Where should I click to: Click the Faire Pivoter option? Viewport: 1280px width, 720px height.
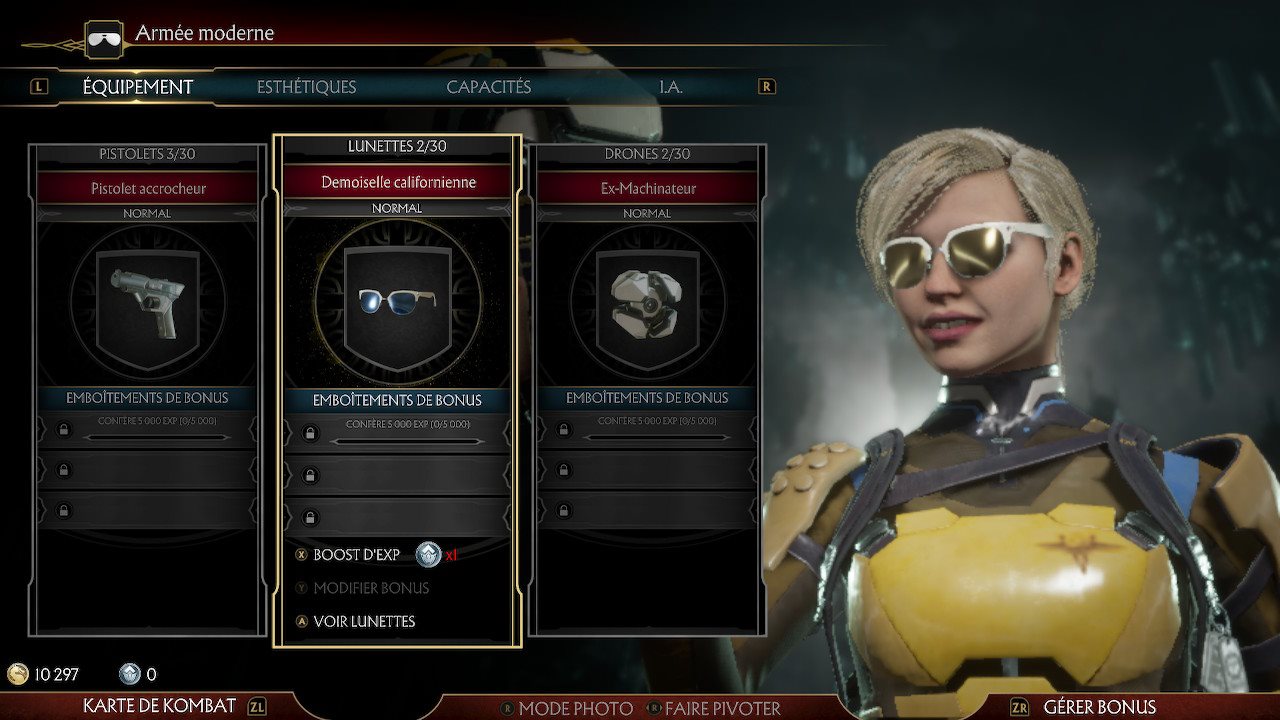tap(722, 708)
